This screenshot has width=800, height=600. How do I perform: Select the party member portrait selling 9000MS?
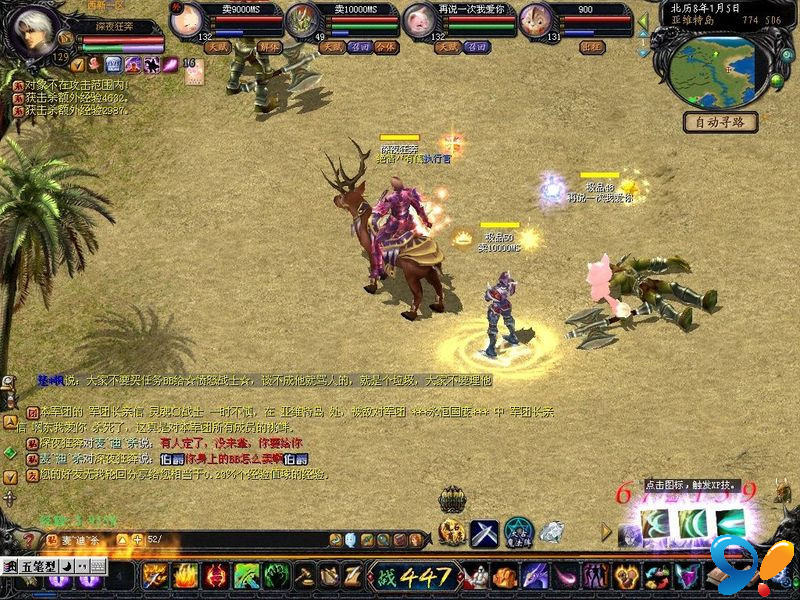186,22
